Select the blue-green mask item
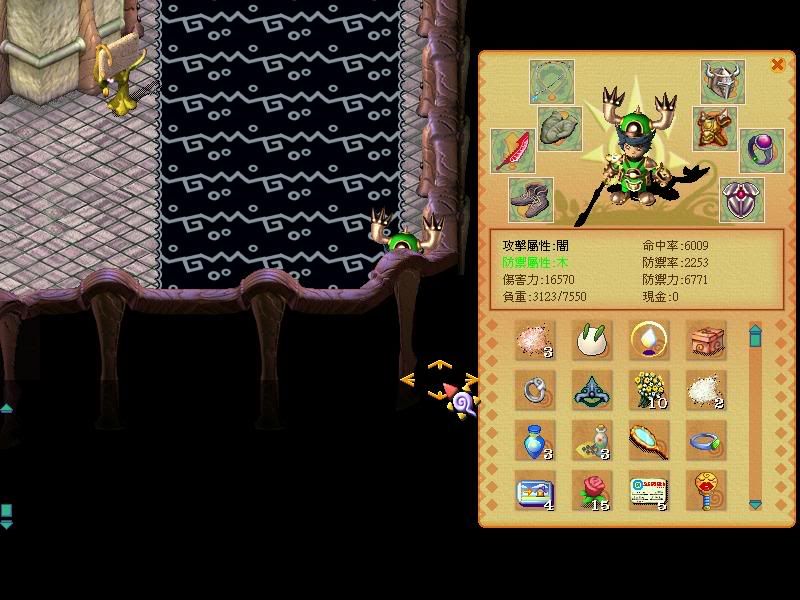The width and height of the screenshot is (800, 600). point(592,390)
